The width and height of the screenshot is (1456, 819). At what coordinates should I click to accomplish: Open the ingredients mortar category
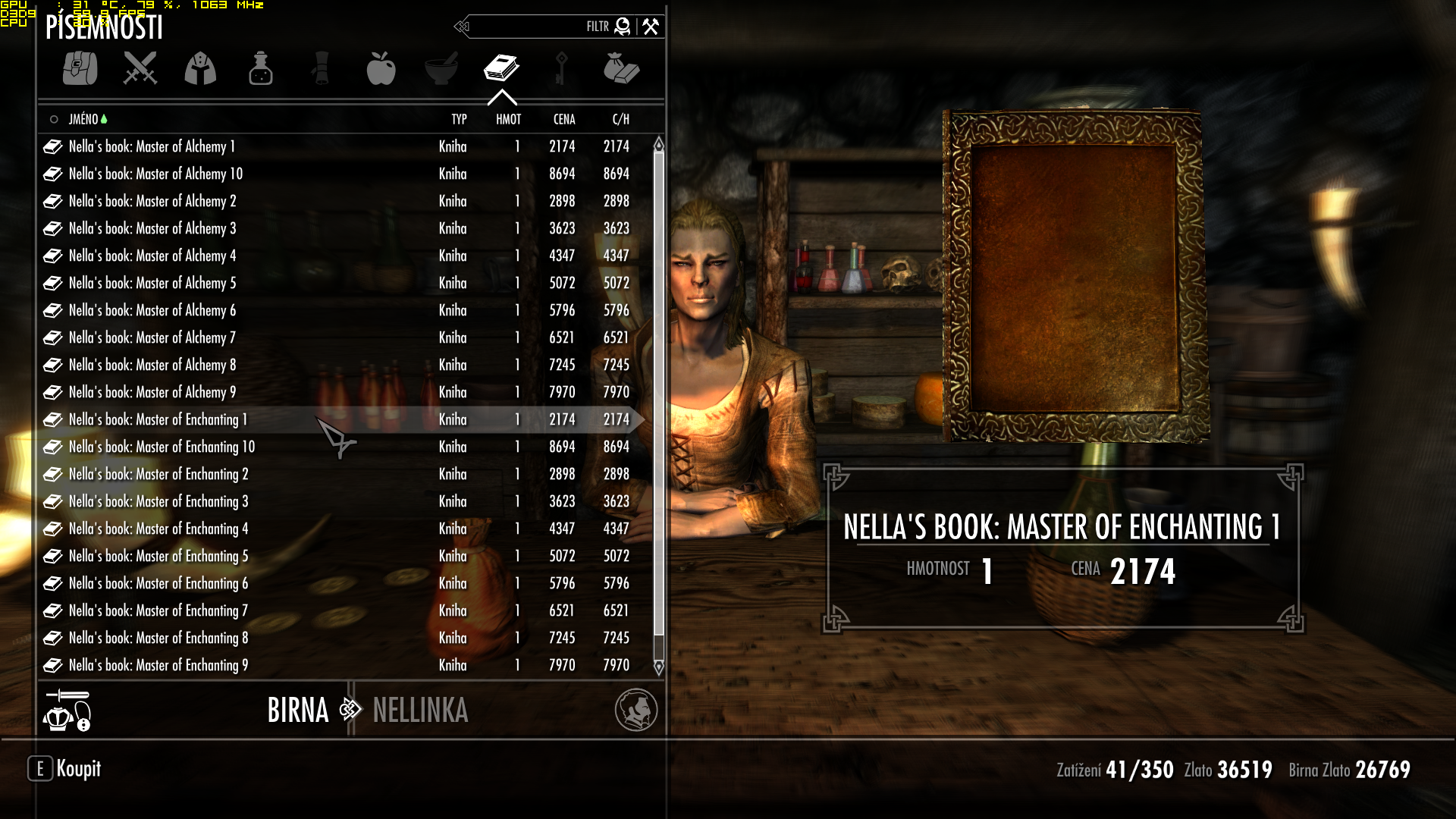point(441,68)
